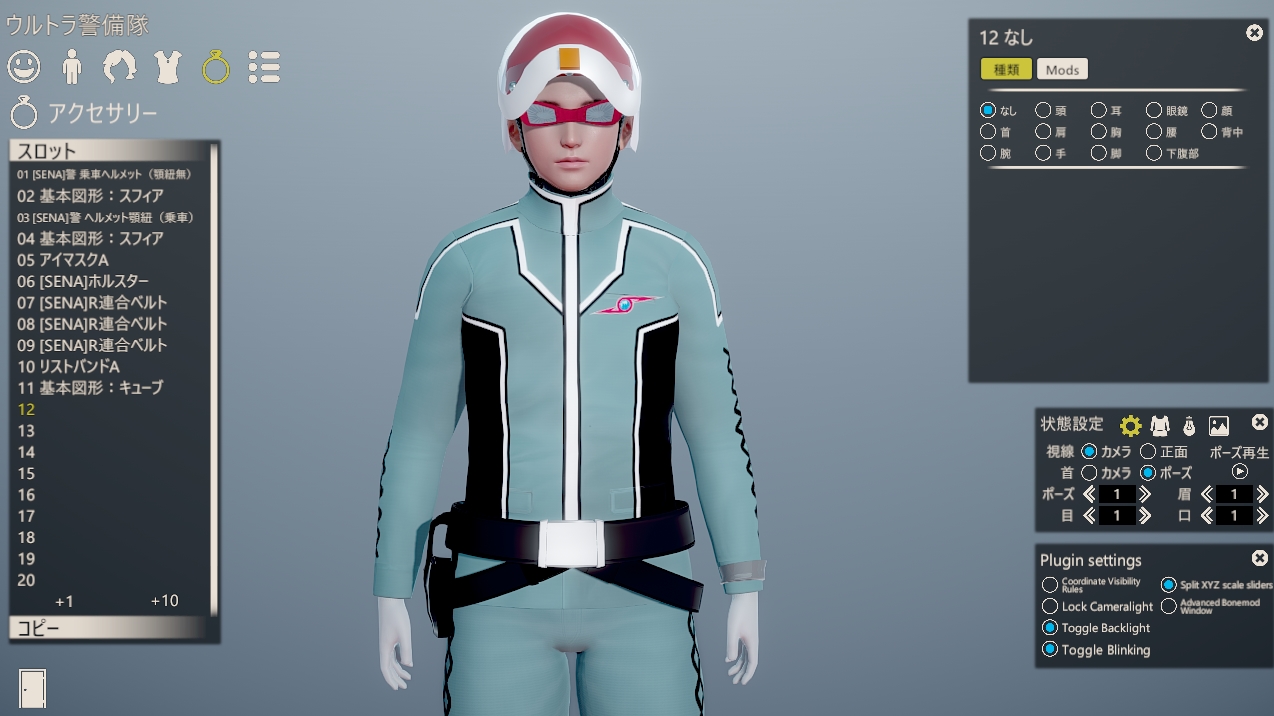Select the 眼鏡 accessory type
This screenshot has width=1274, height=716.
[x=1154, y=110]
